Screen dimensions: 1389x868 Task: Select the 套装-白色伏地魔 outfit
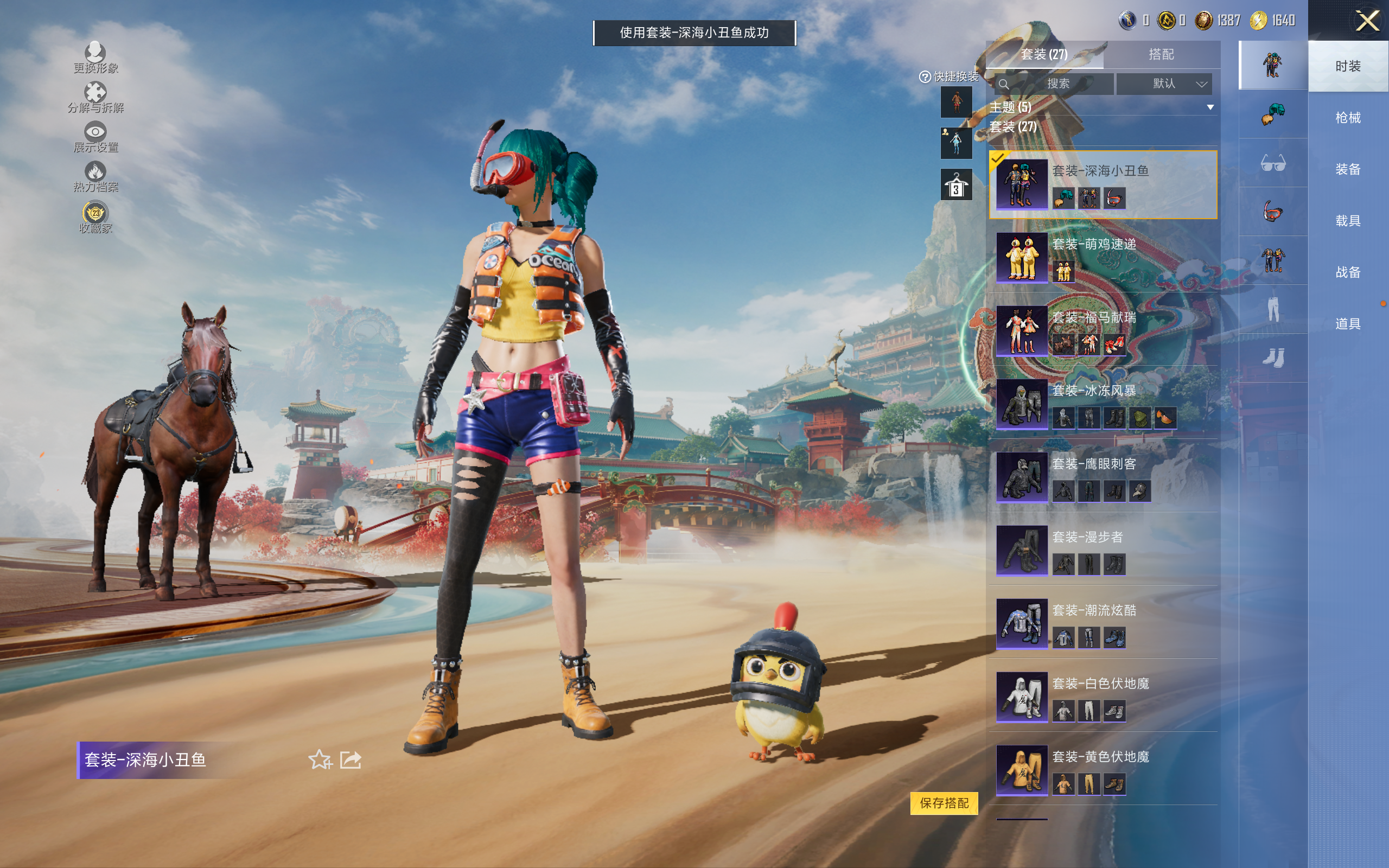click(1102, 697)
